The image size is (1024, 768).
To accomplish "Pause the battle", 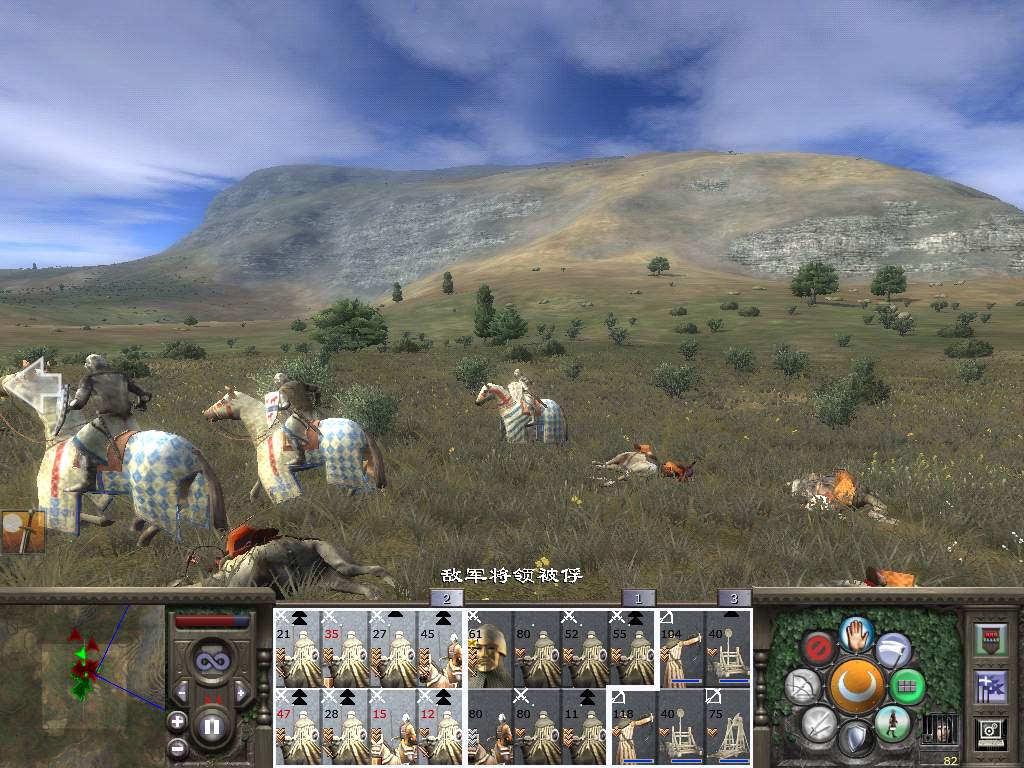I will click(x=212, y=727).
